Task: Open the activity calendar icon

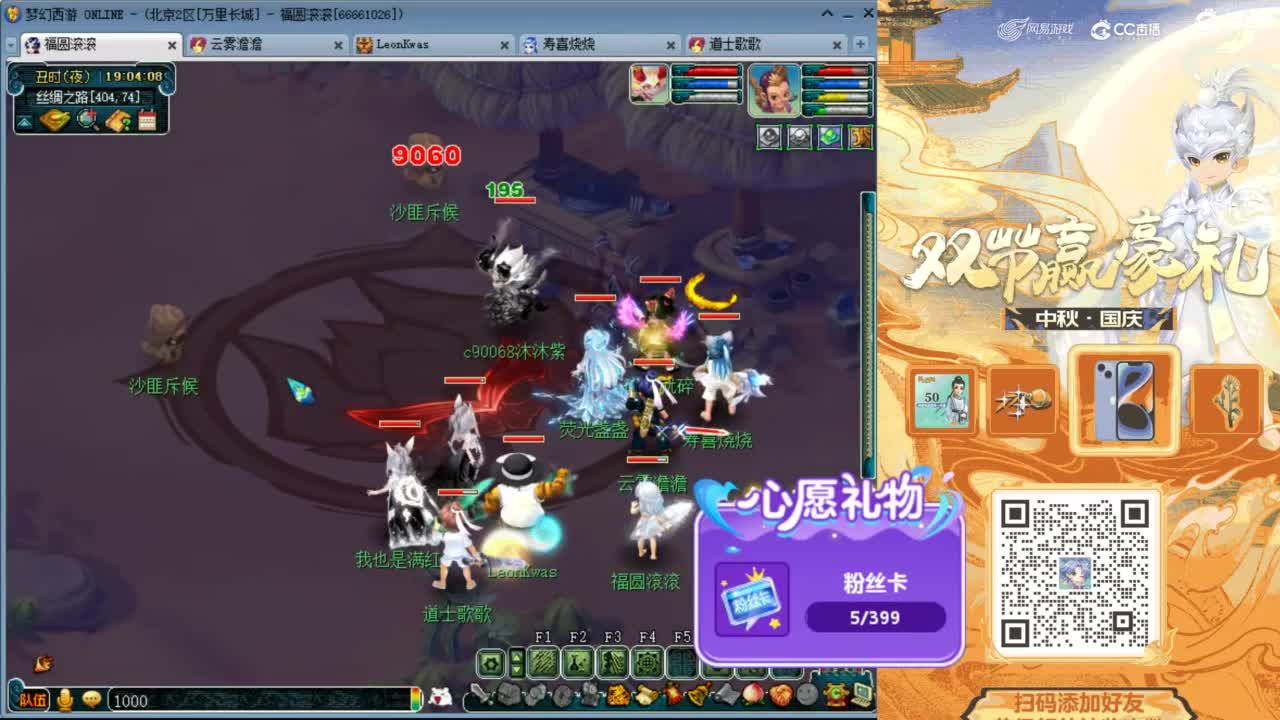Action: point(148,119)
